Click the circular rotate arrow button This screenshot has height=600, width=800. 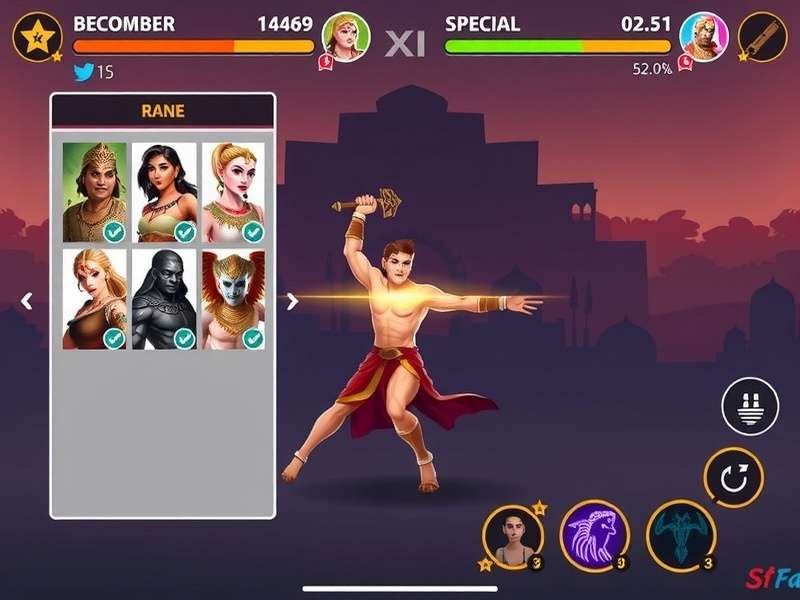point(734,477)
